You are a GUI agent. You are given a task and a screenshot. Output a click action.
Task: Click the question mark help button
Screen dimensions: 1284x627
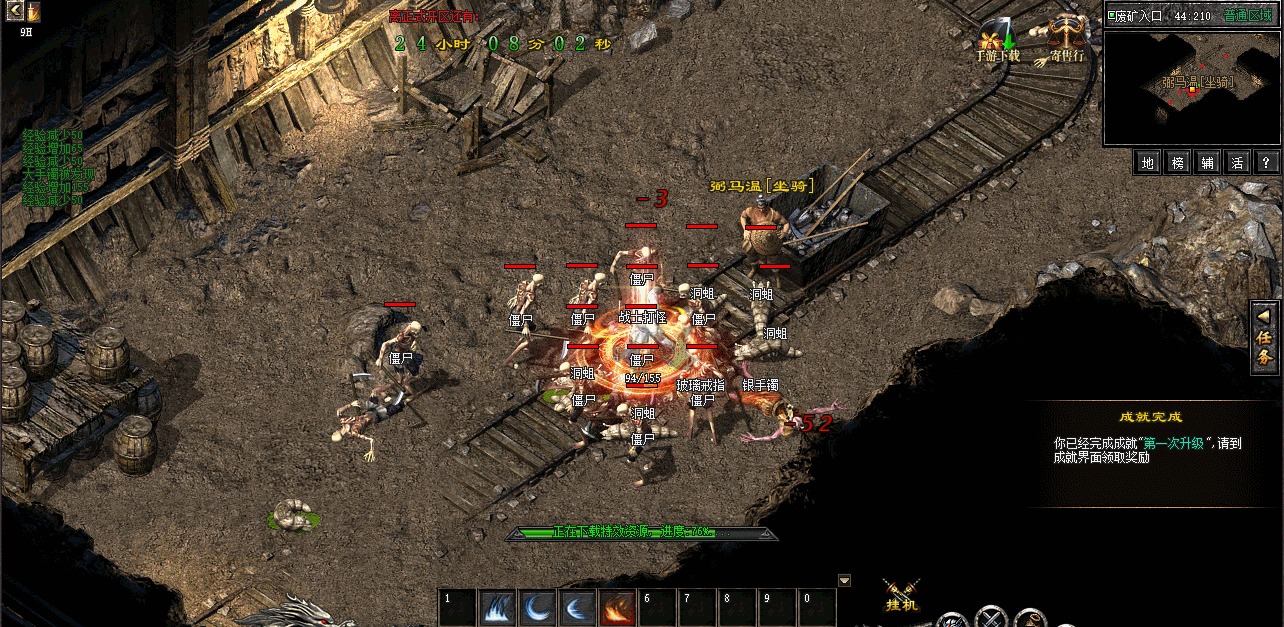(1266, 162)
